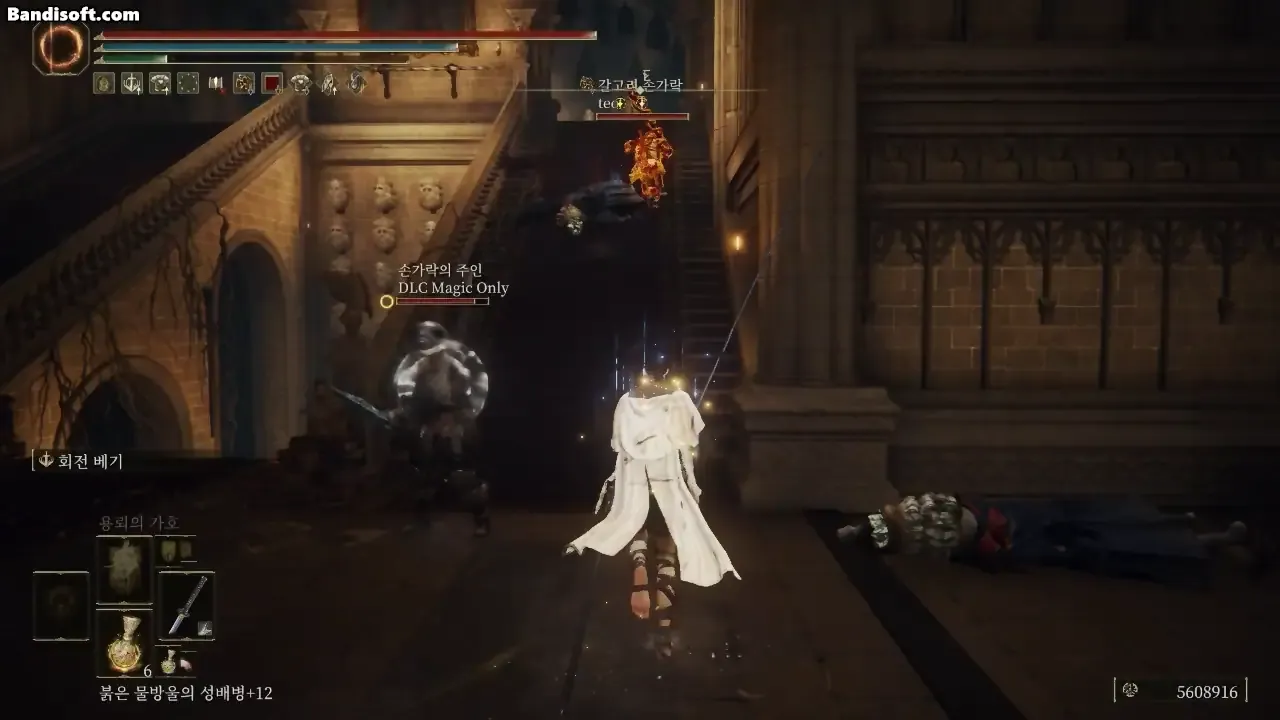The image size is (1280, 720).
Task: Select the dim left-hand armament slot
Action: tap(61, 604)
